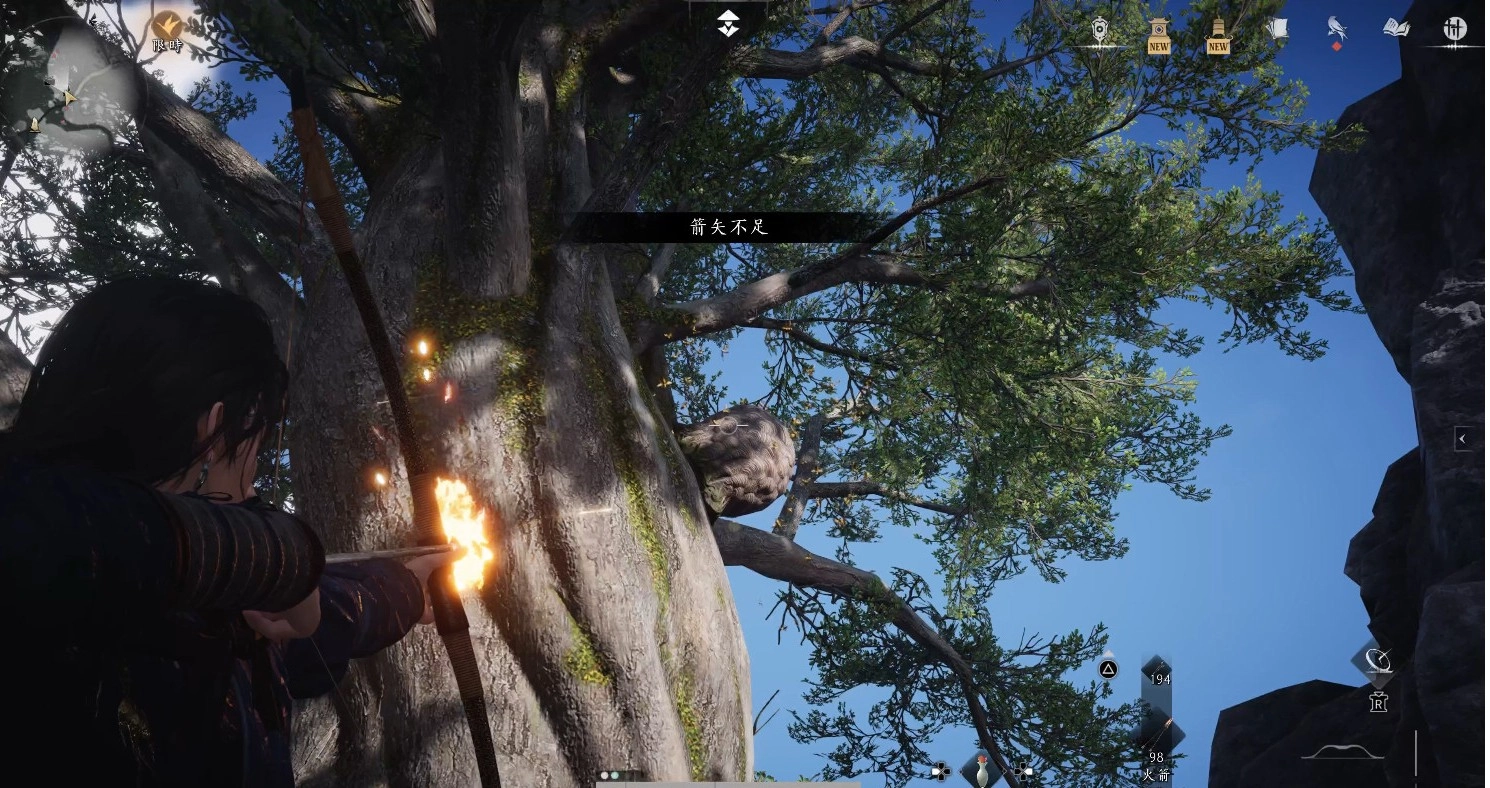Open the pagoda icon marked NEW

[1158, 33]
